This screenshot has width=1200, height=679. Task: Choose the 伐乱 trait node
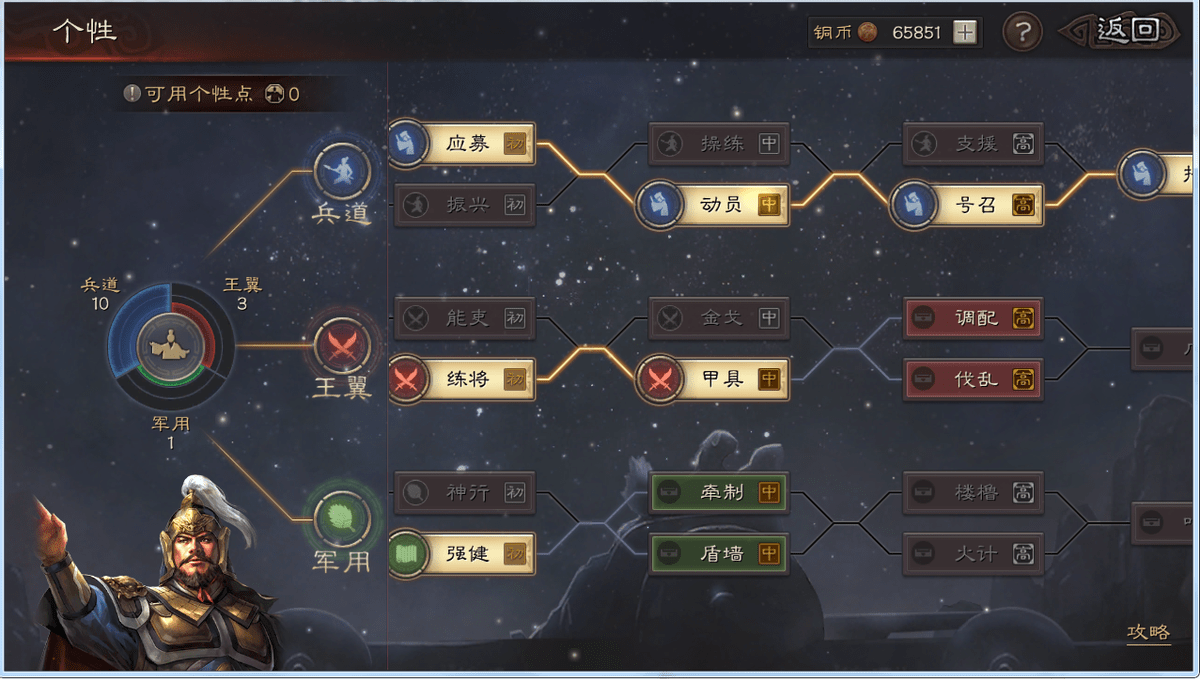(975, 379)
